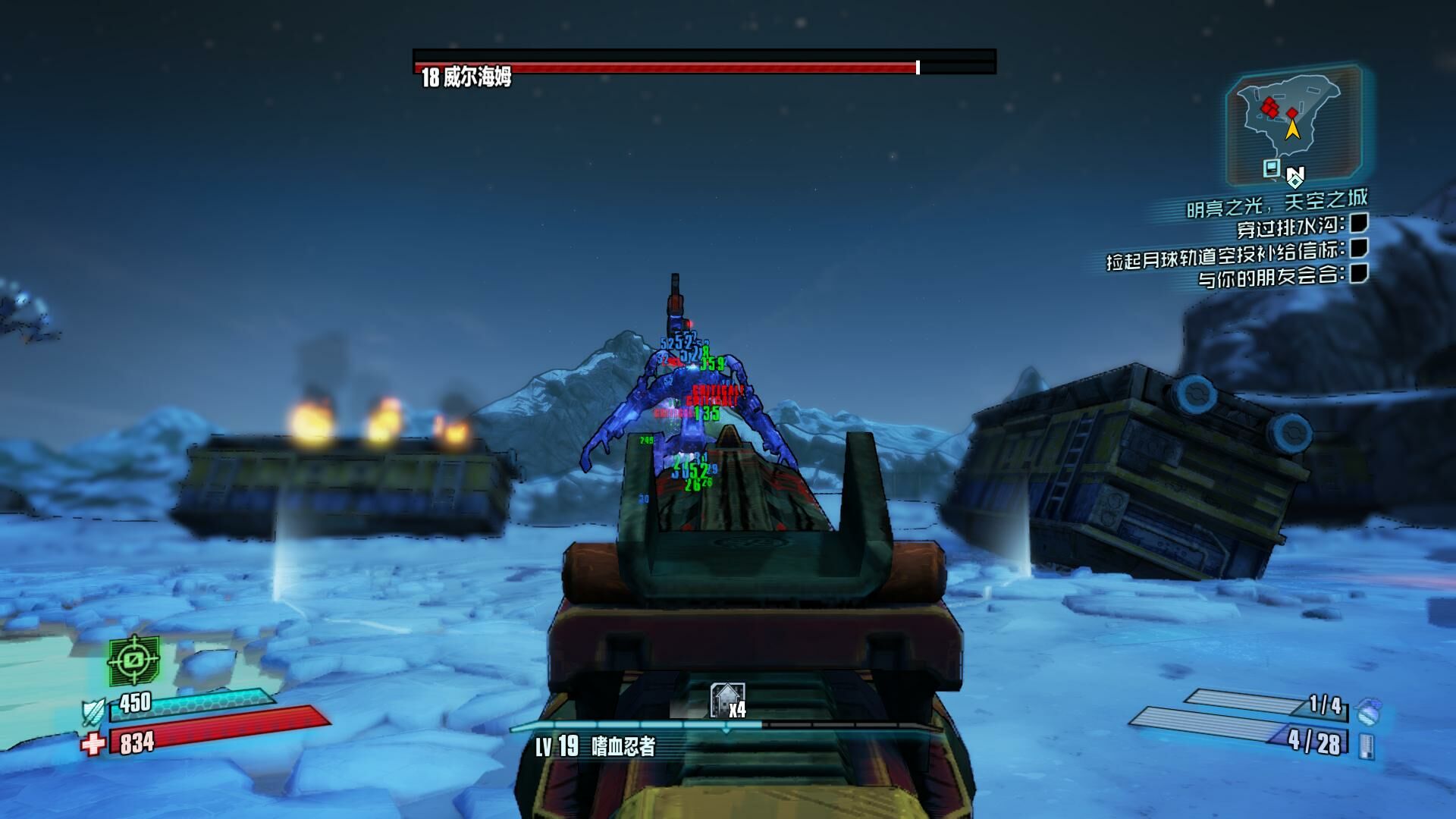1456x819 pixels.
Task: Click the first mission objective checkbox
Action: [1359, 223]
